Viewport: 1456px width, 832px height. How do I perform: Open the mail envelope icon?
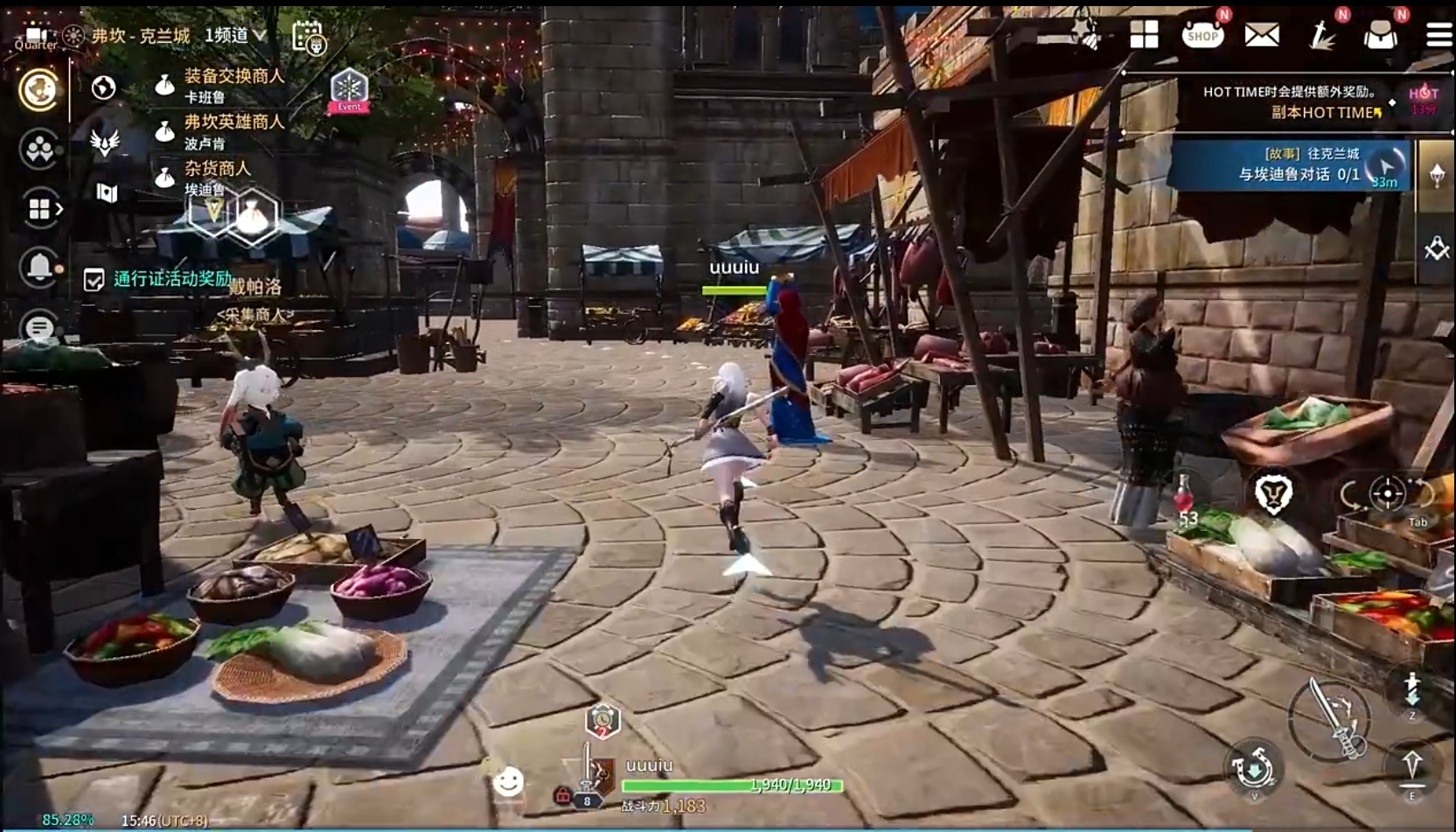[x=1262, y=35]
